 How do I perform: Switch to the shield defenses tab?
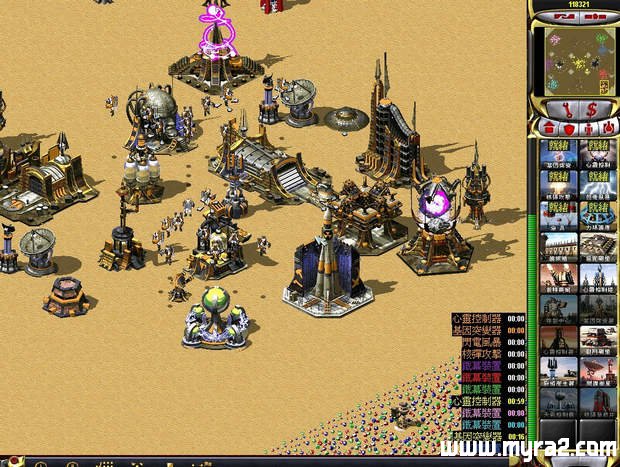coord(568,128)
